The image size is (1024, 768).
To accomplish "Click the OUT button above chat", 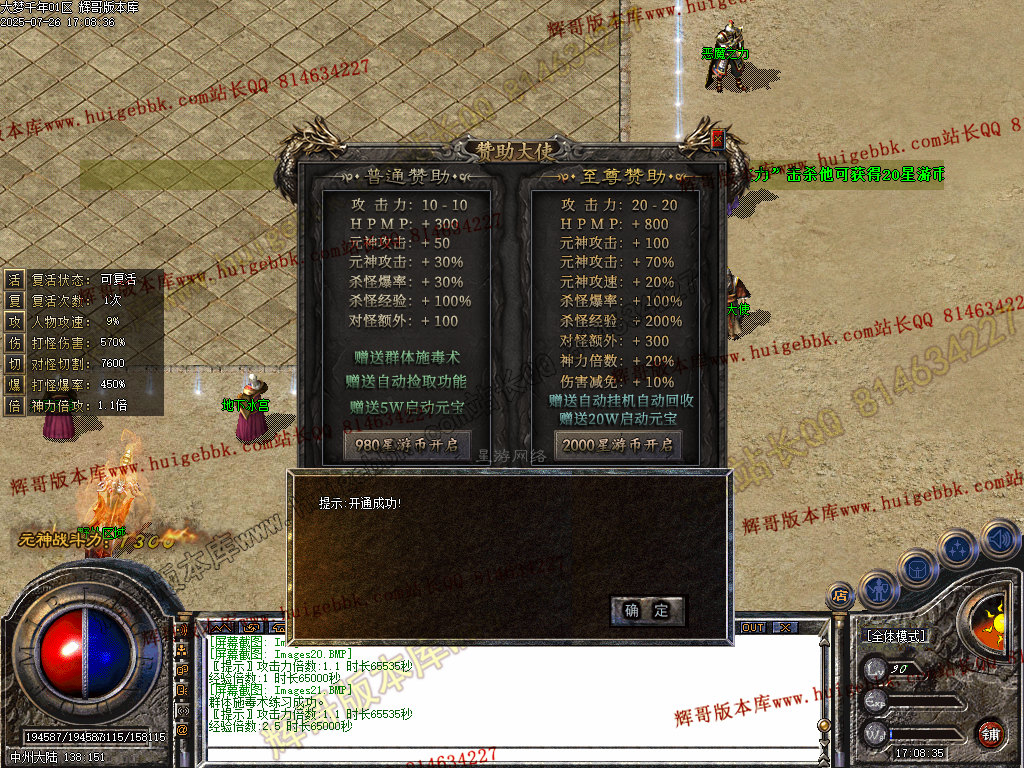I will [x=752, y=627].
